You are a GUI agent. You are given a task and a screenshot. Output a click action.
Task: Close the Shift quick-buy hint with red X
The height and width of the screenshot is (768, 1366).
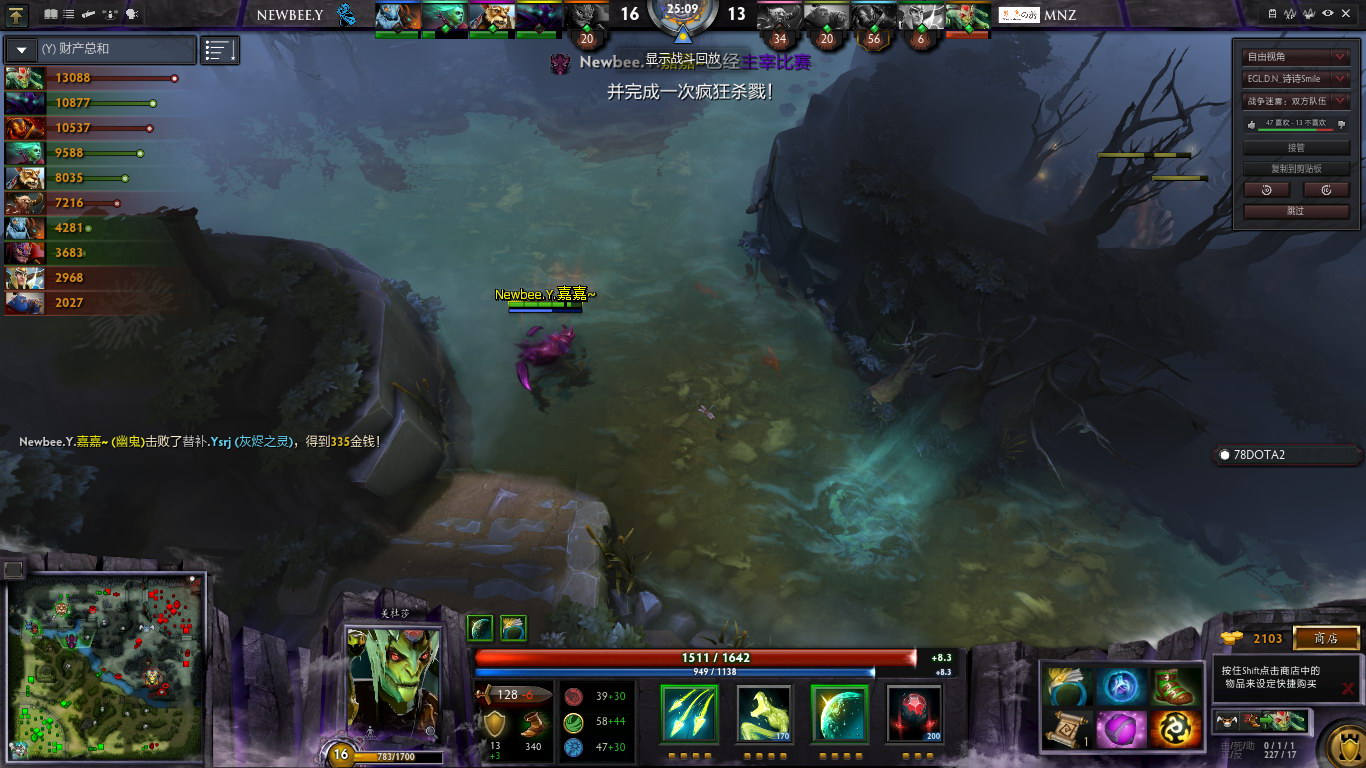coord(1348,688)
